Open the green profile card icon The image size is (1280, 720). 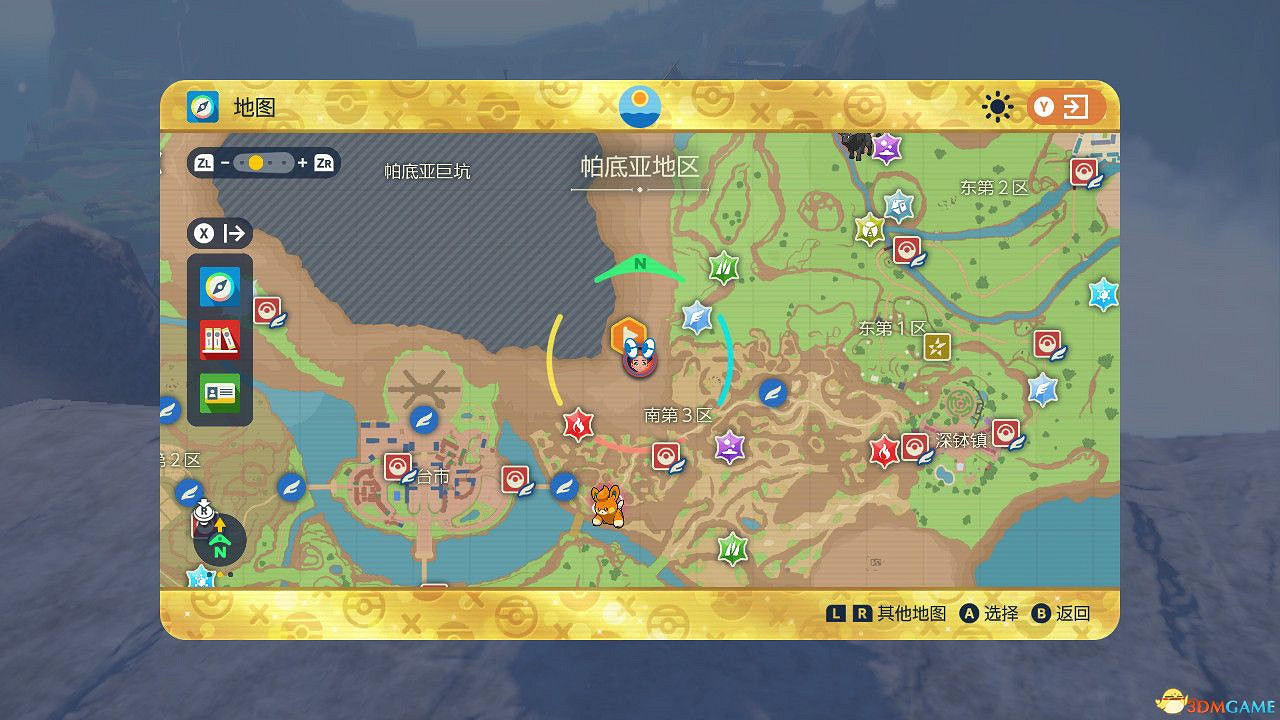click(x=218, y=394)
